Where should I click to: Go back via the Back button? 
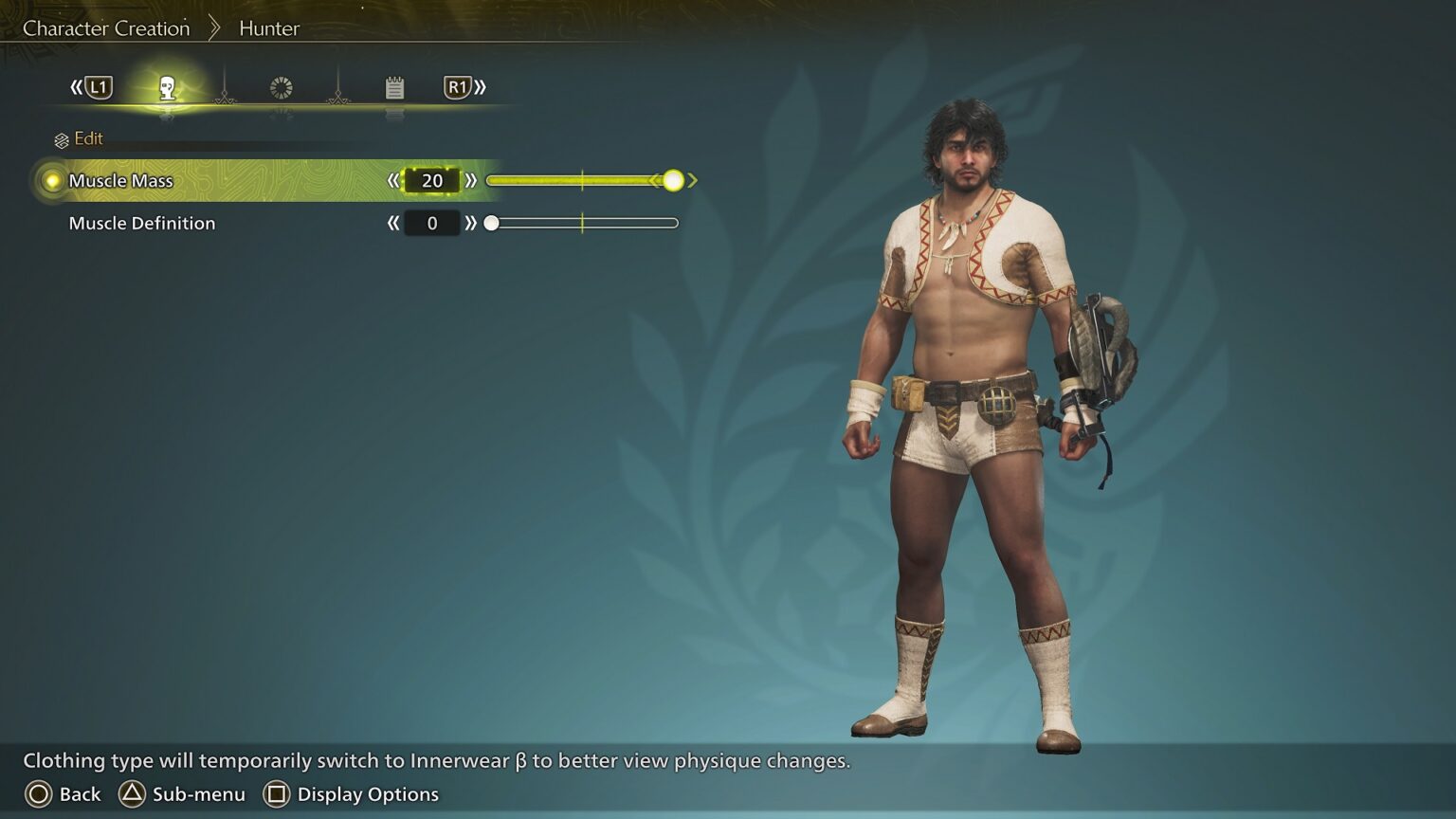tap(63, 794)
